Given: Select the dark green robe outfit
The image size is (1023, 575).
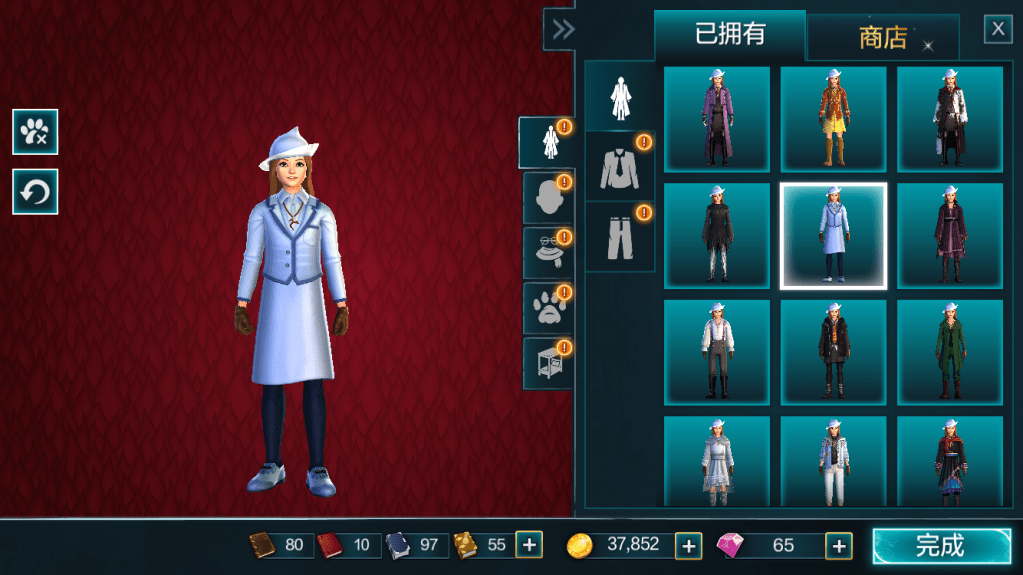Looking at the screenshot, I should click(950, 352).
